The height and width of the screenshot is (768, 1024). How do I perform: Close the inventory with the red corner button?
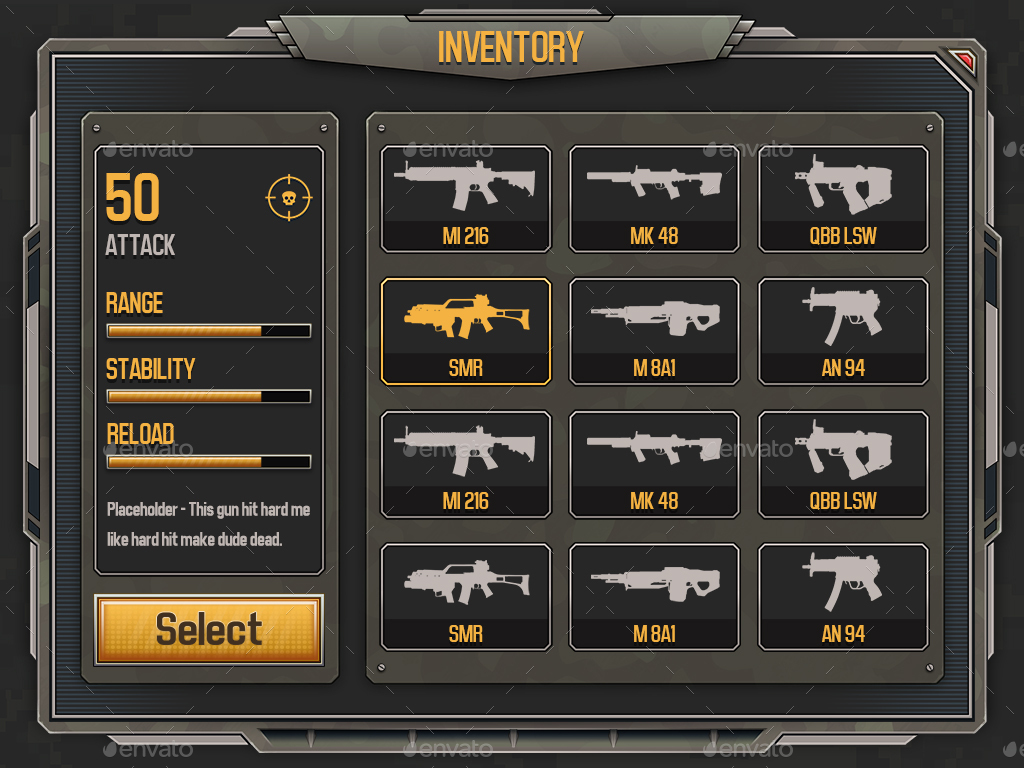click(965, 61)
